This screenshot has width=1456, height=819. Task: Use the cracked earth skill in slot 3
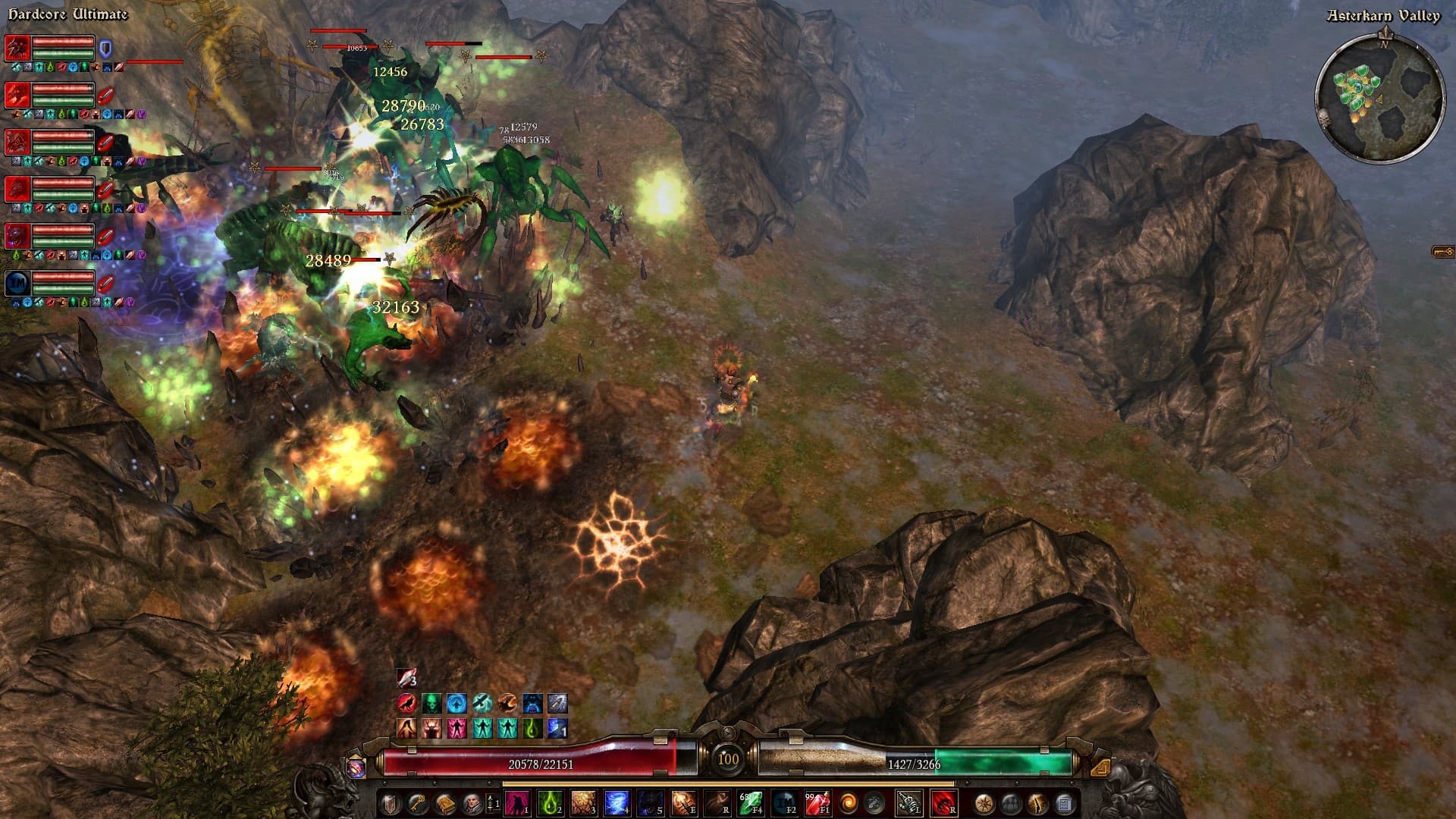[583, 803]
